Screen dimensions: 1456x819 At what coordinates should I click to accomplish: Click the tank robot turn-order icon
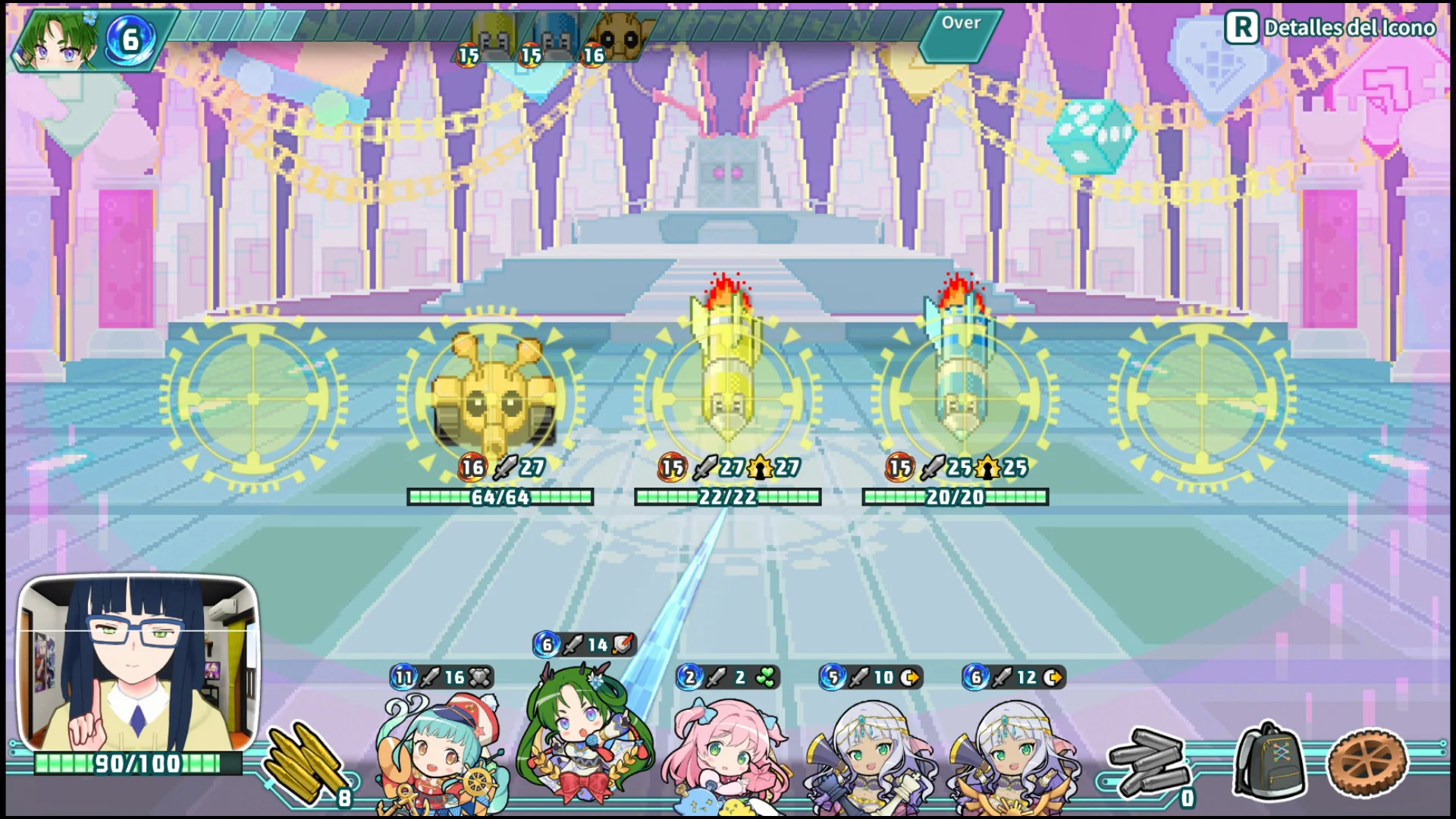pos(620,36)
